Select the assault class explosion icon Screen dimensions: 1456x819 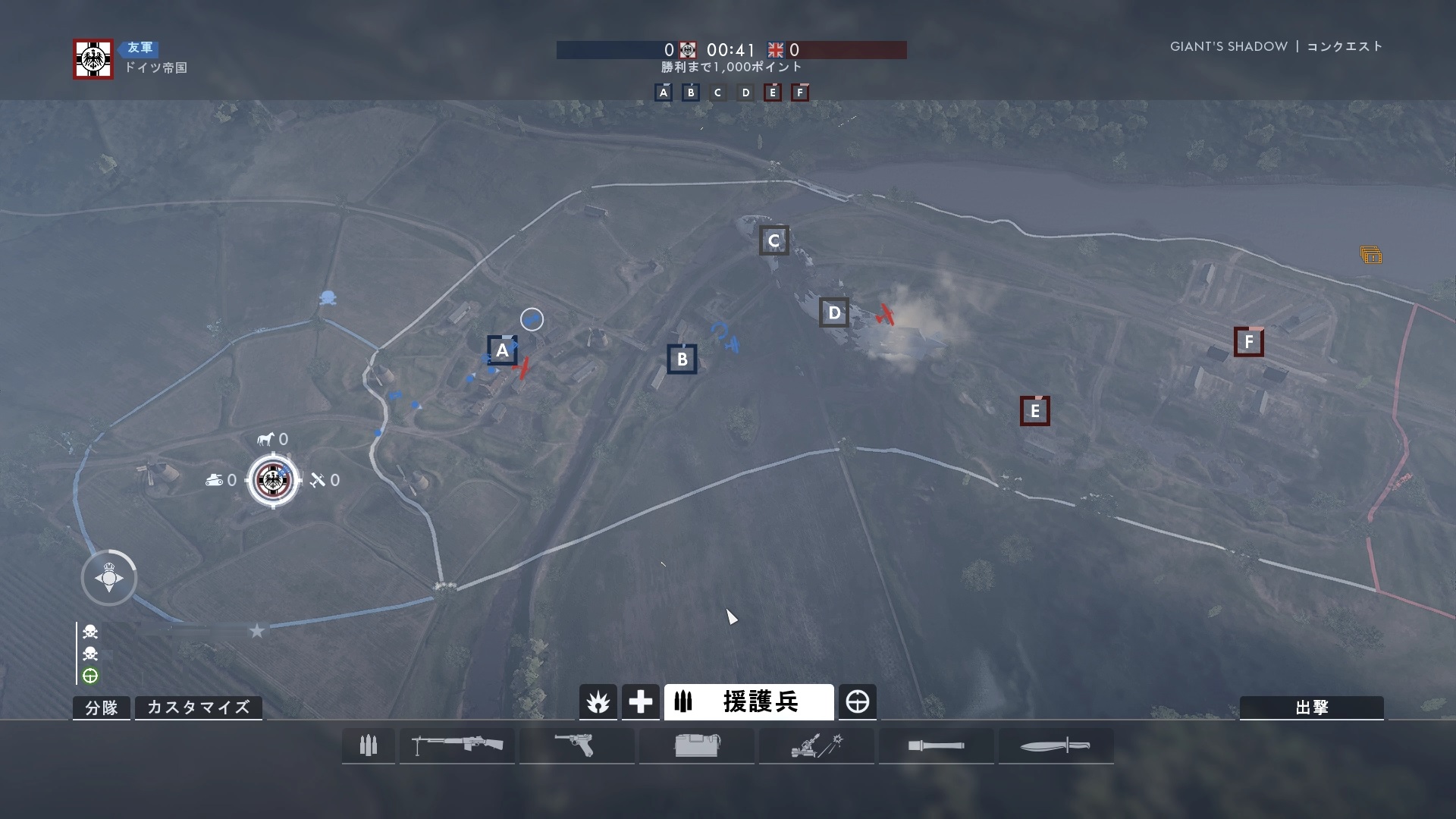[598, 702]
